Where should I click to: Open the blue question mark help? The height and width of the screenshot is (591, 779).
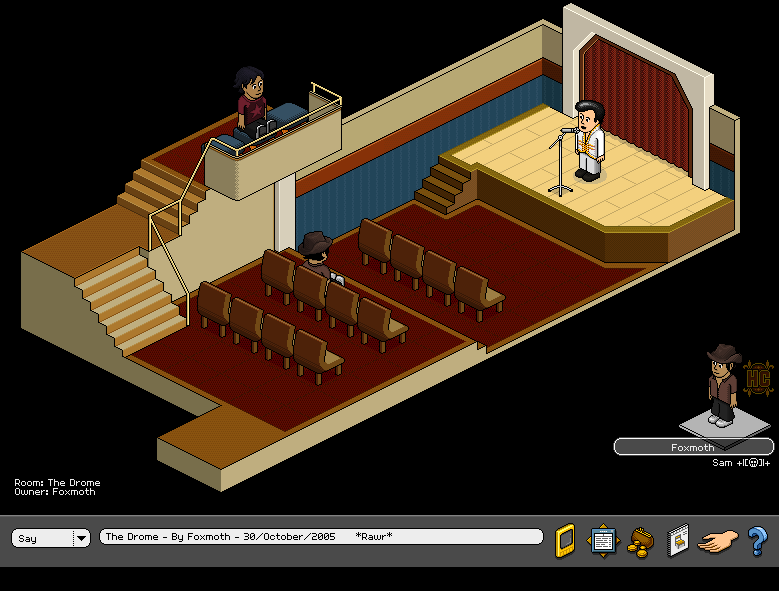(757, 540)
